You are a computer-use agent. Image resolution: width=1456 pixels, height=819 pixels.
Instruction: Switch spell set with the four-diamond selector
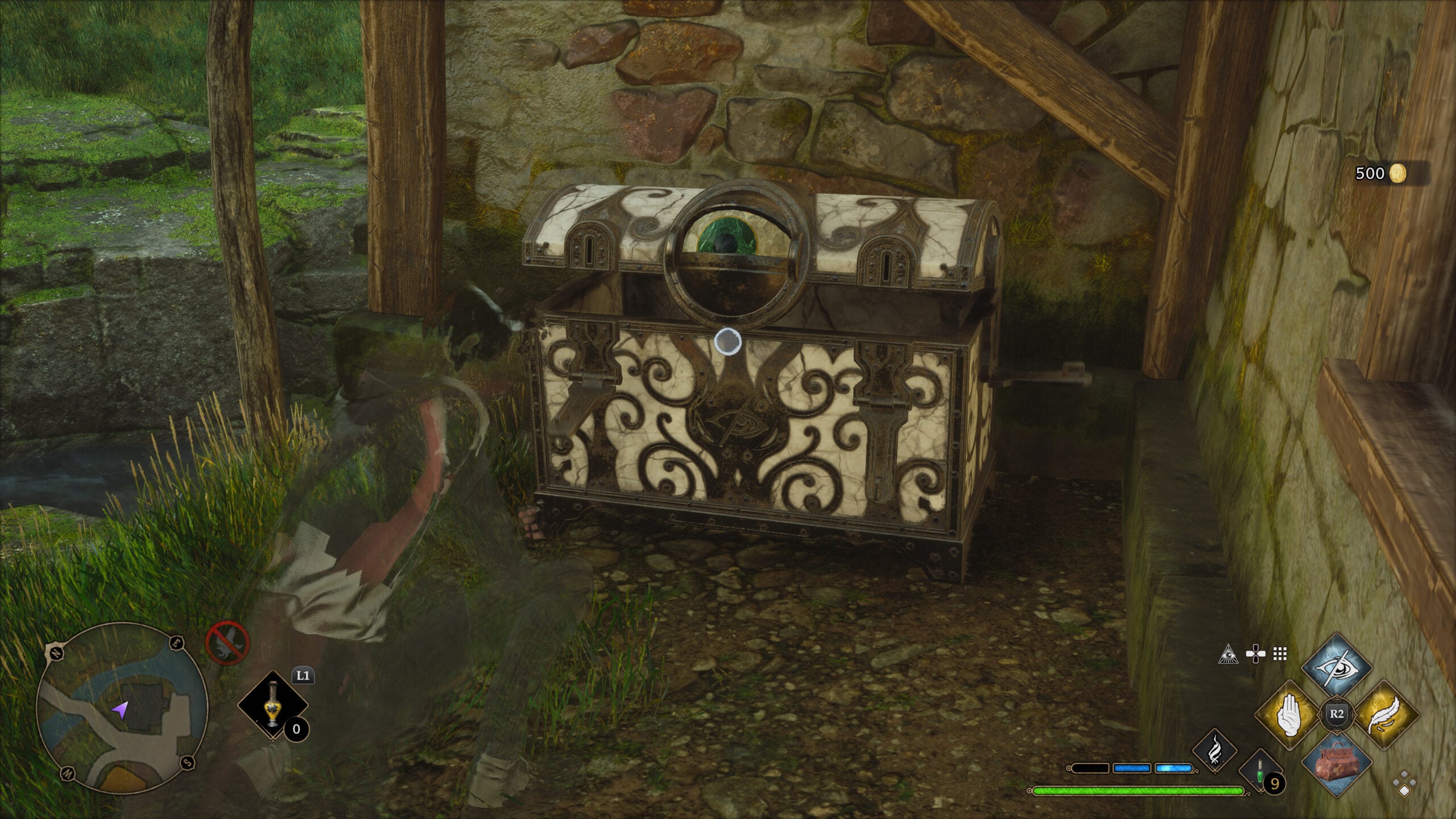[1404, 783]
